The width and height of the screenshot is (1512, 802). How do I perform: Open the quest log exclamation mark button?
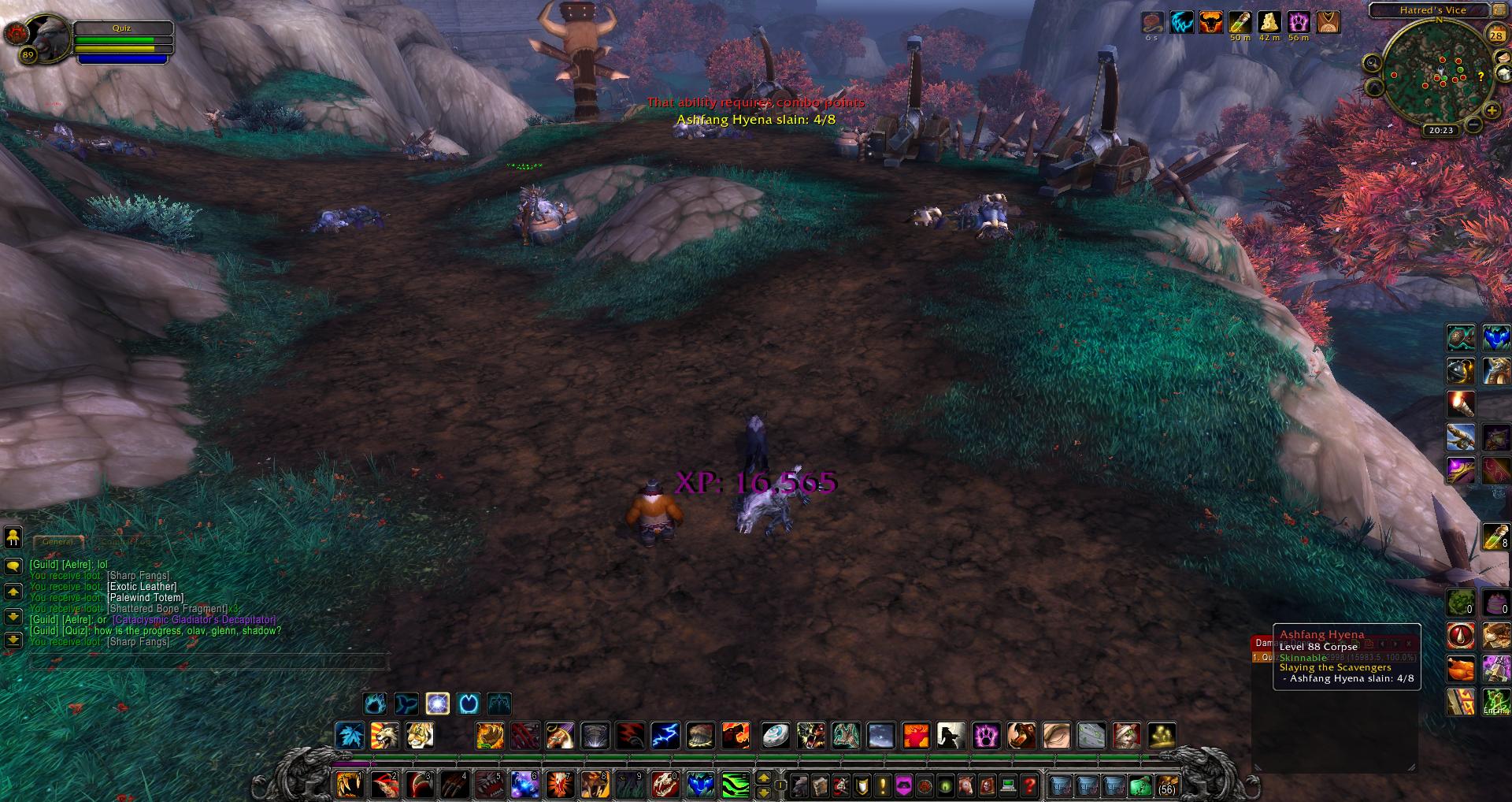883,785
